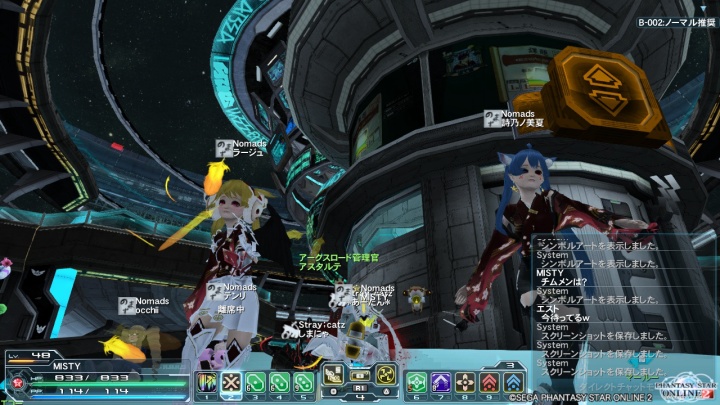Click the yellow photon blast circular icon
This screenshot has width=720, height=405.
tap(385, 376)
